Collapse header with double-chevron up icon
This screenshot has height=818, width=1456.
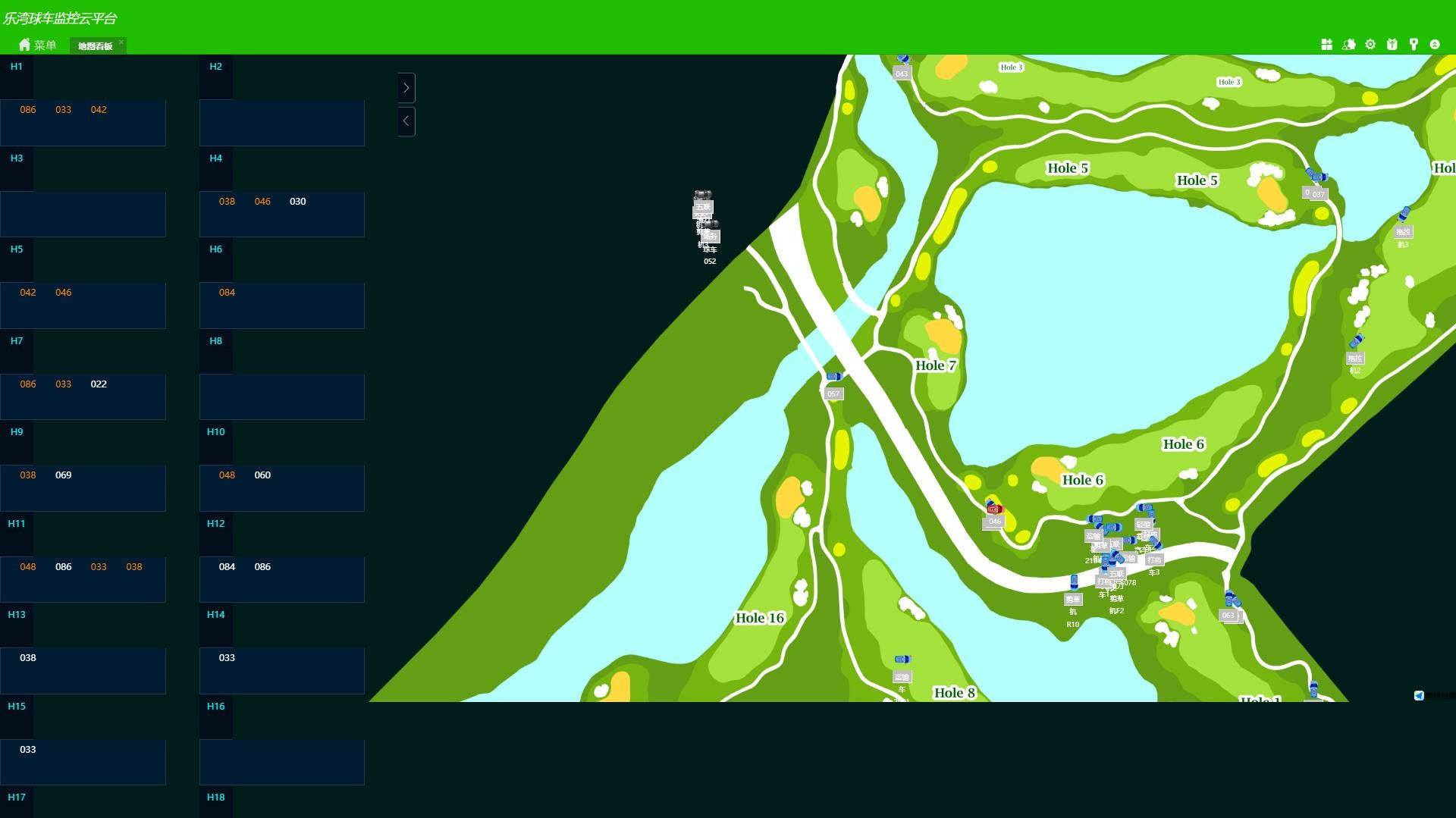coord(1435,45)
